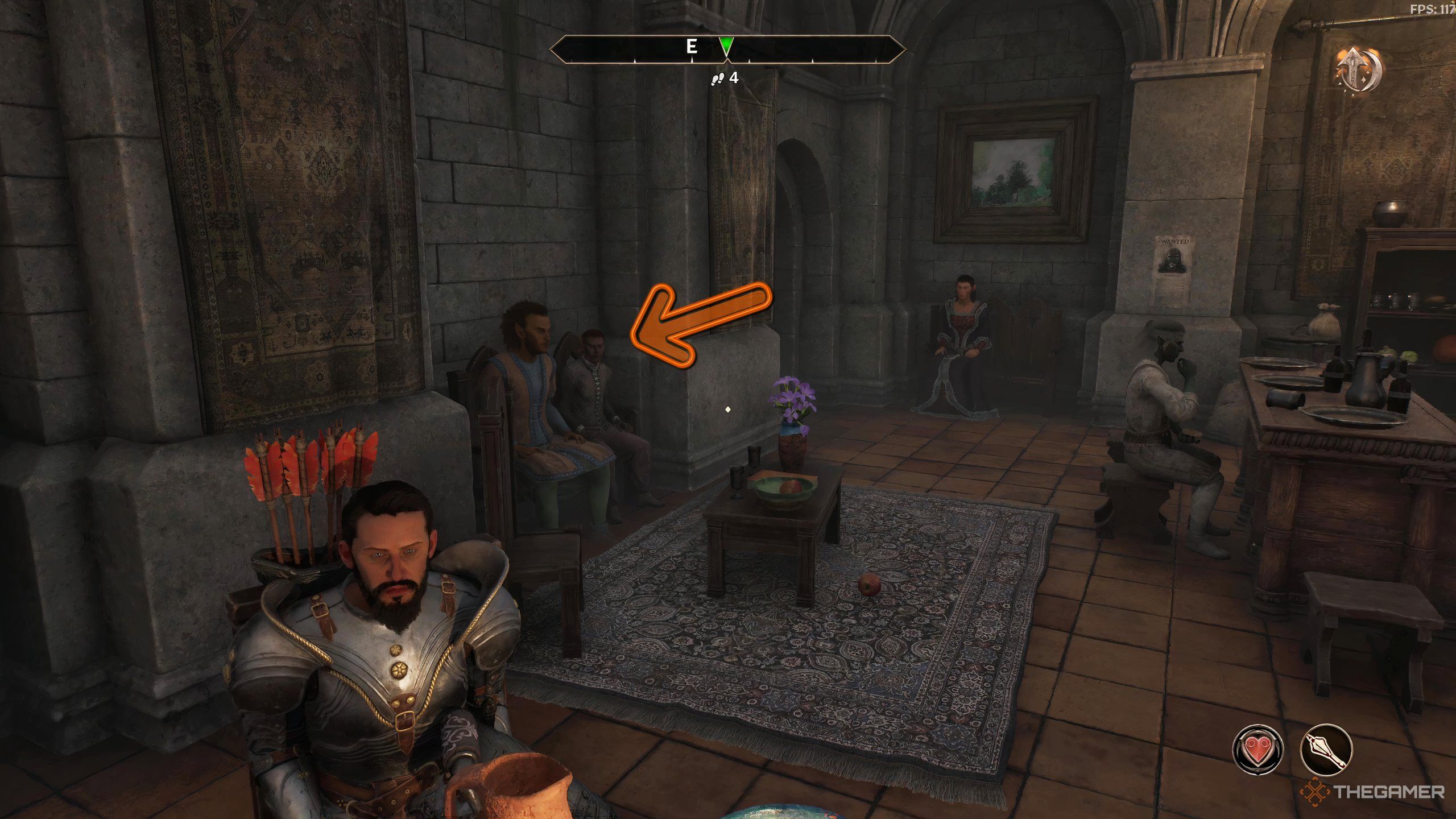1456x819 pixels.
Task: Select the heart-shaped charm spell icon
Action: 1258,750
